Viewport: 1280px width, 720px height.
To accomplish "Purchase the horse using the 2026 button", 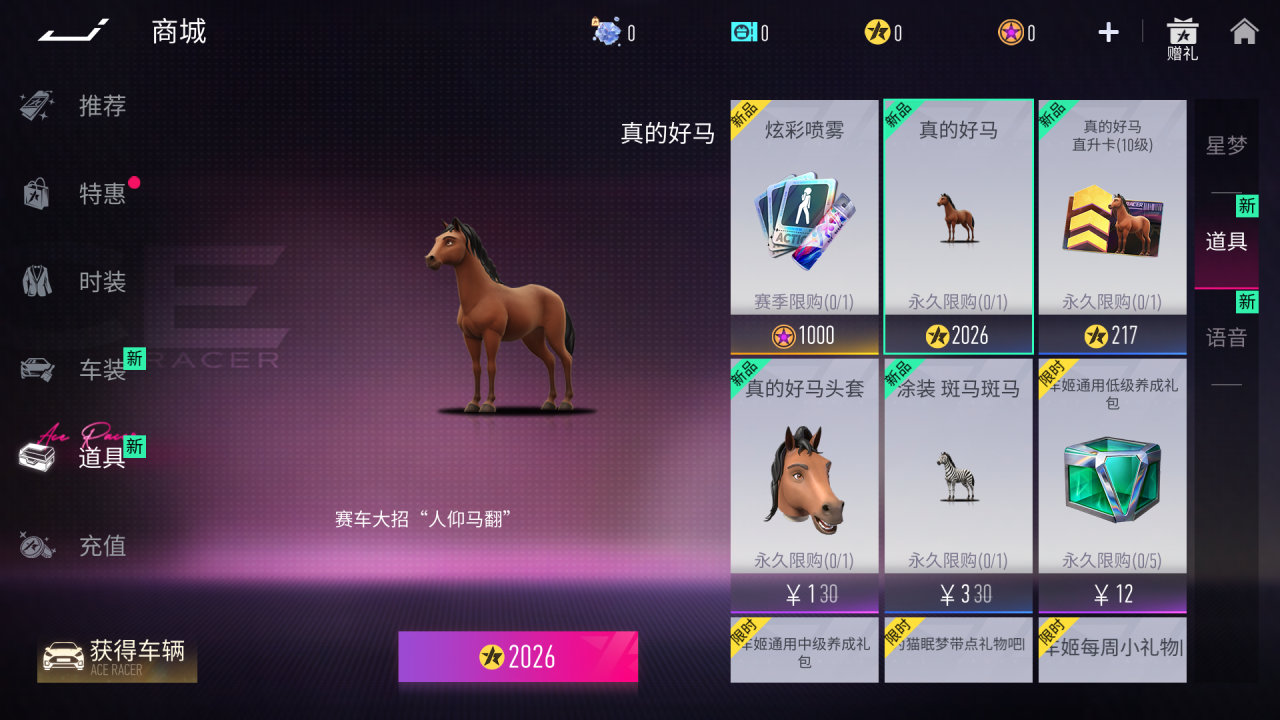I will pos(518,657).
